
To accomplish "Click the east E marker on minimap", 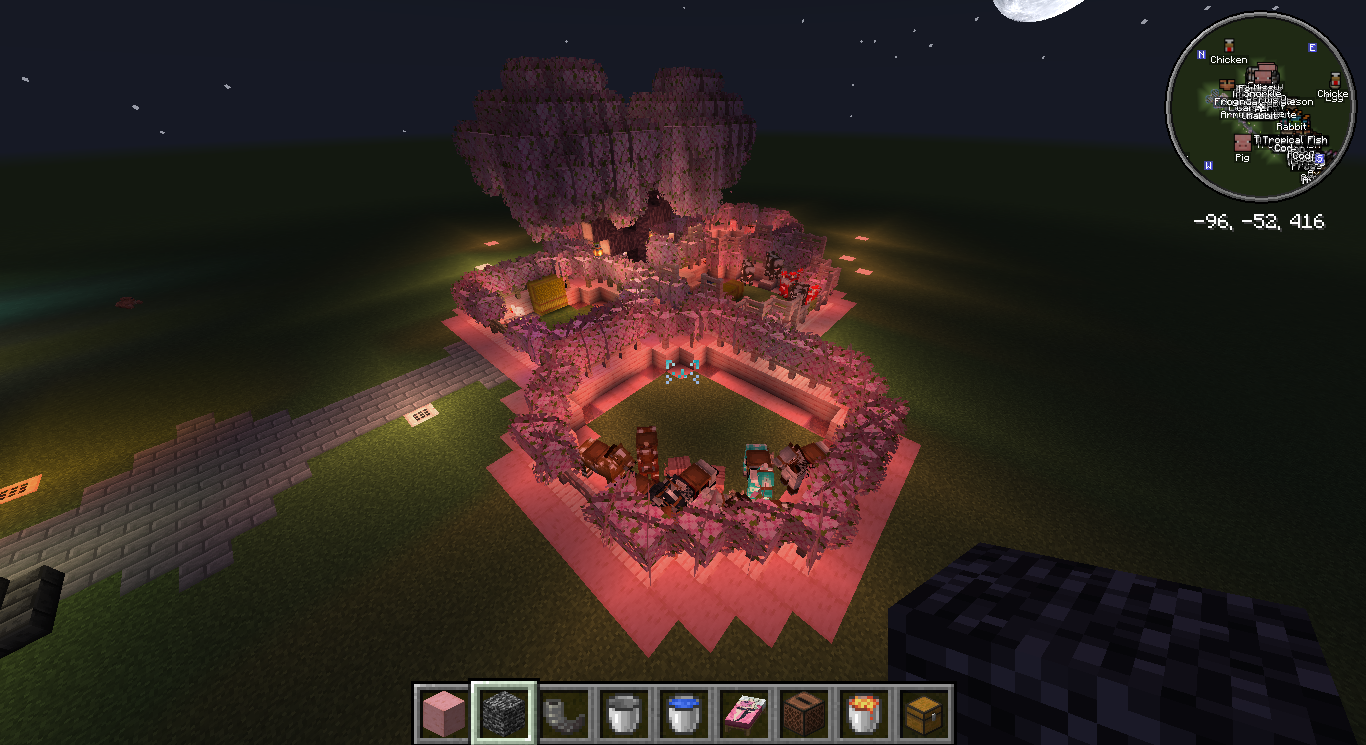I will (1312, 48).
